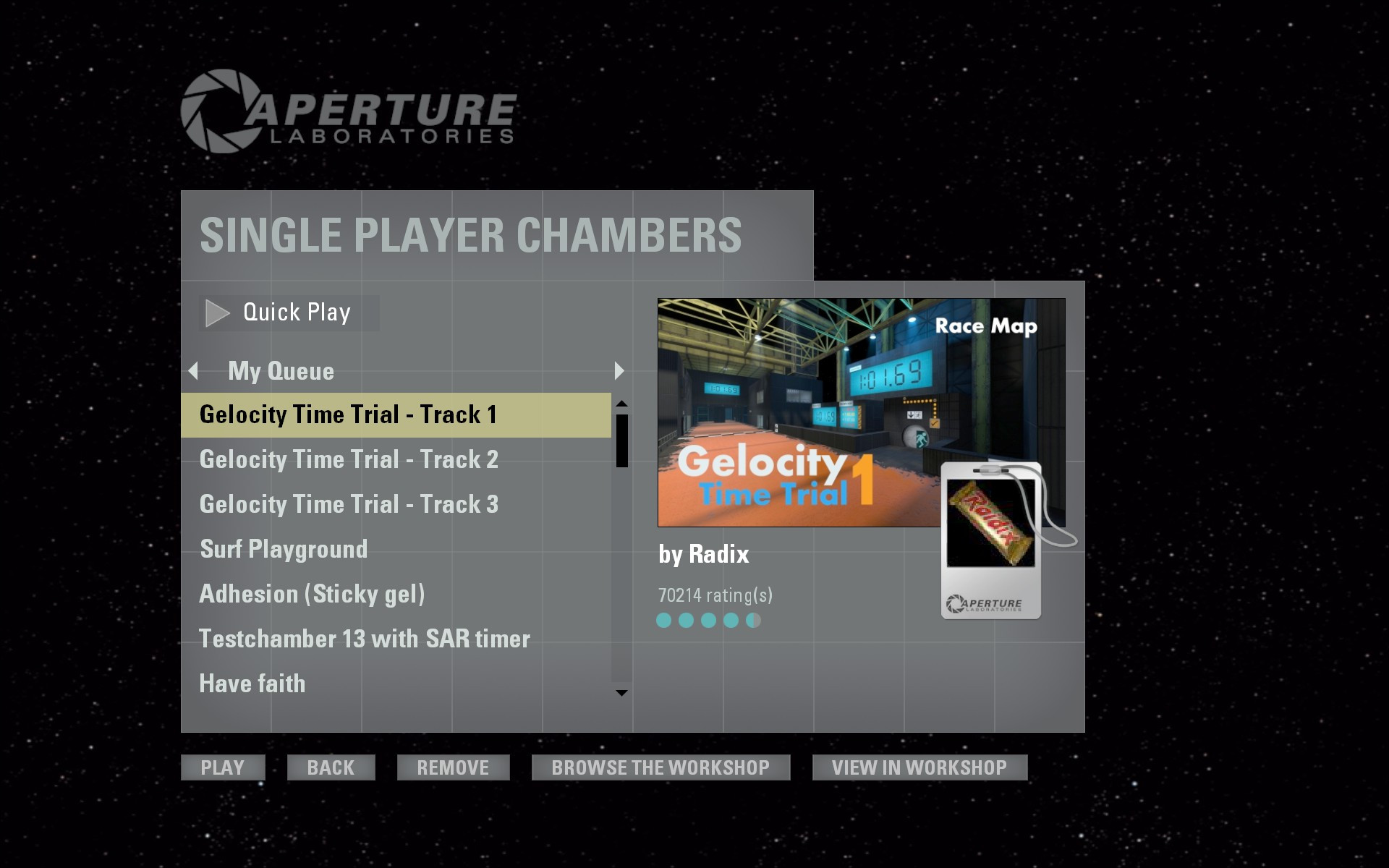The height and width of the screenshot is (868, 1389).
Task: Select Gelocity Time Trial - Track 3
Action: [x=349, y=503]
